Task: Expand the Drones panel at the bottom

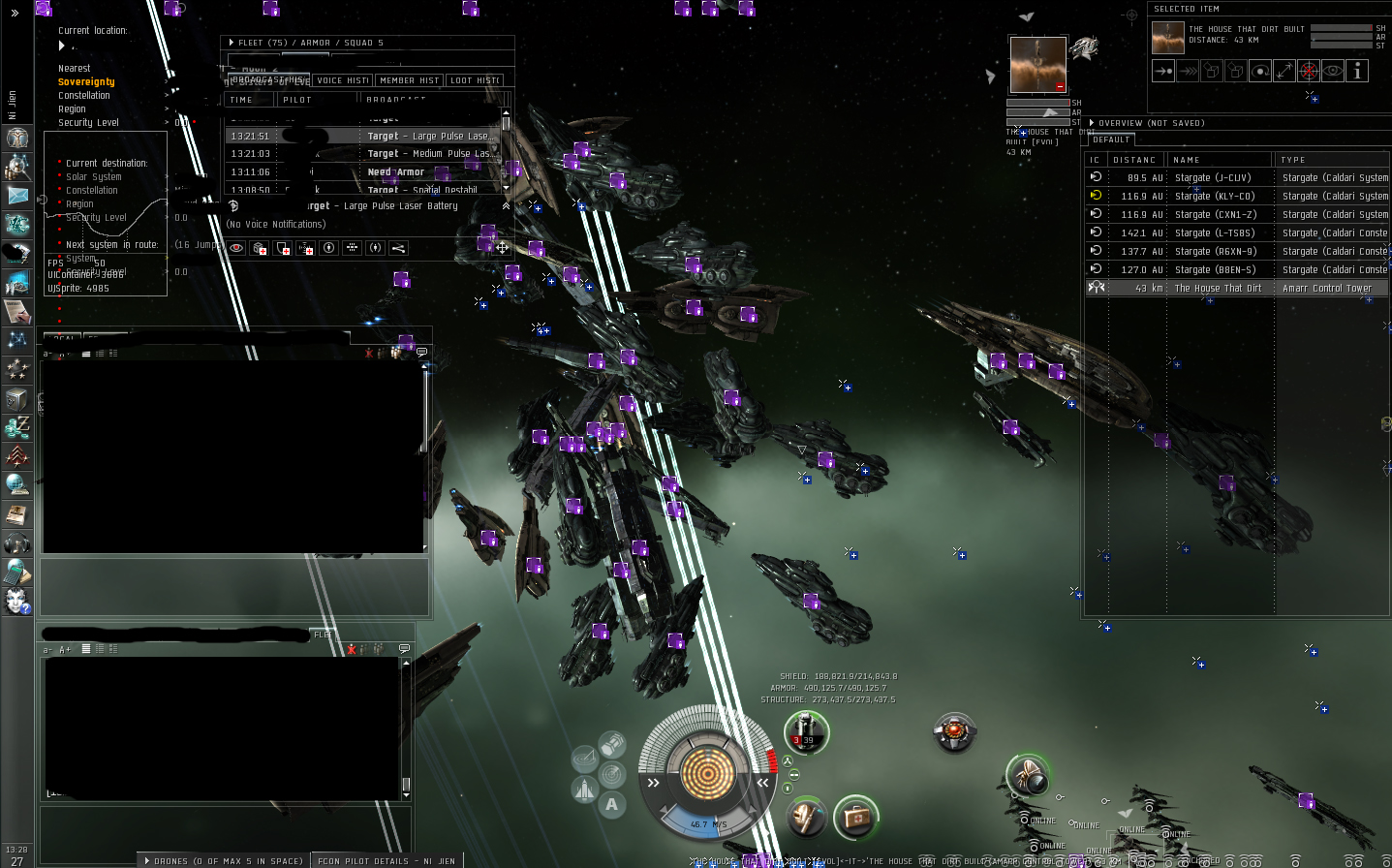Action: (x=223, y=860)
